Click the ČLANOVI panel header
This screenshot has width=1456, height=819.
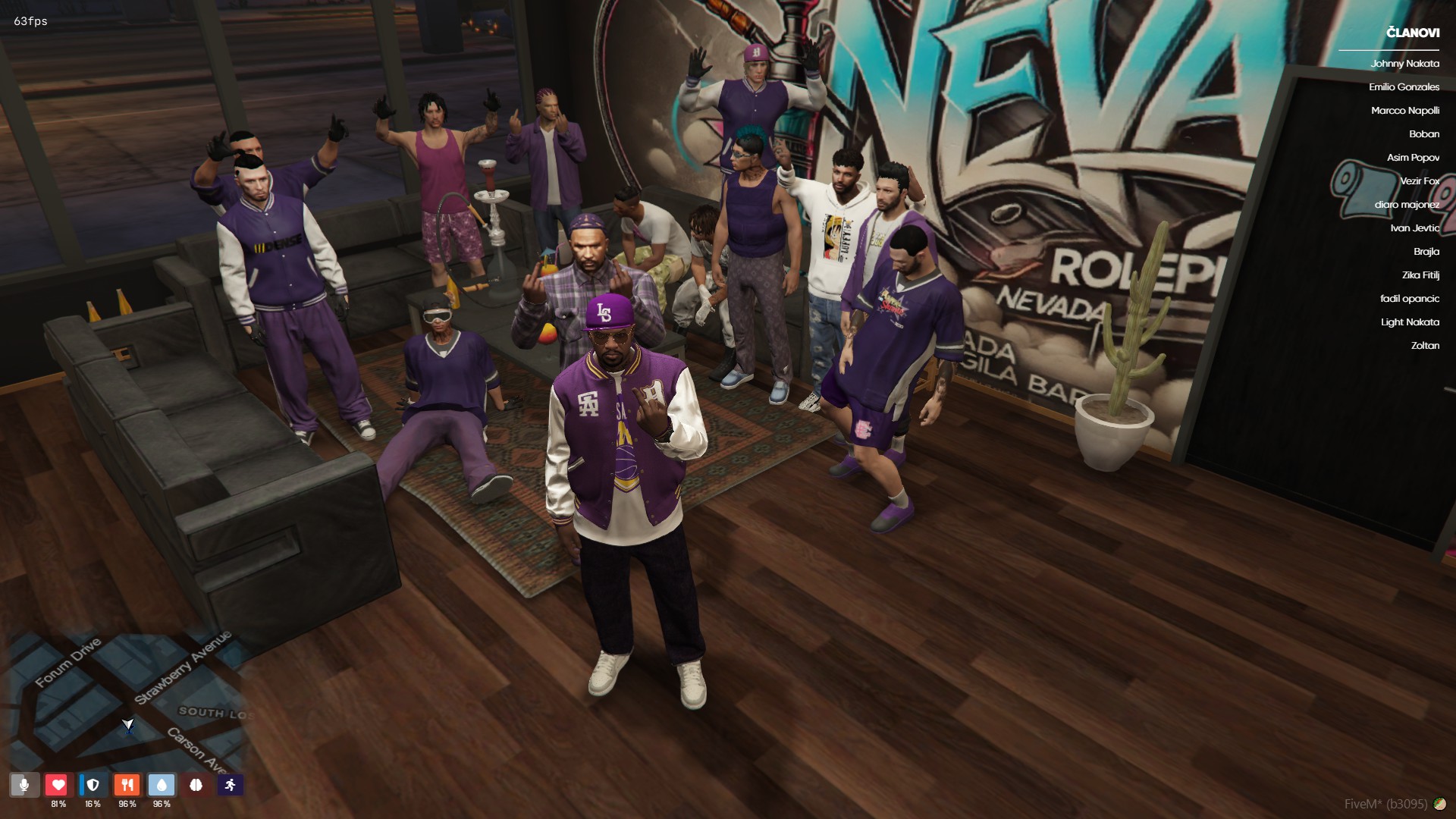[x=1412, y=32]
